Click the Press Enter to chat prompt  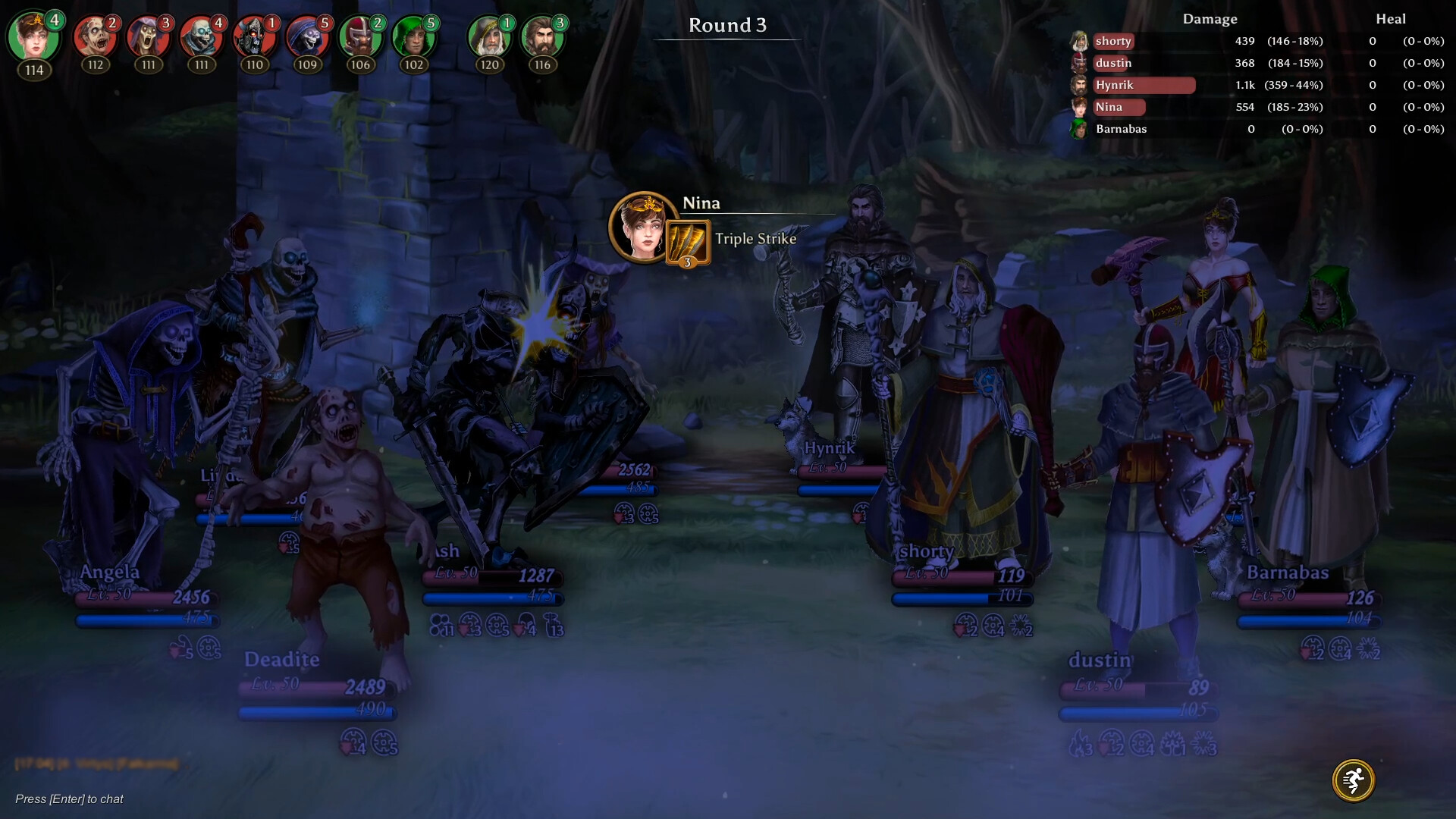click(x=70, y=799)
